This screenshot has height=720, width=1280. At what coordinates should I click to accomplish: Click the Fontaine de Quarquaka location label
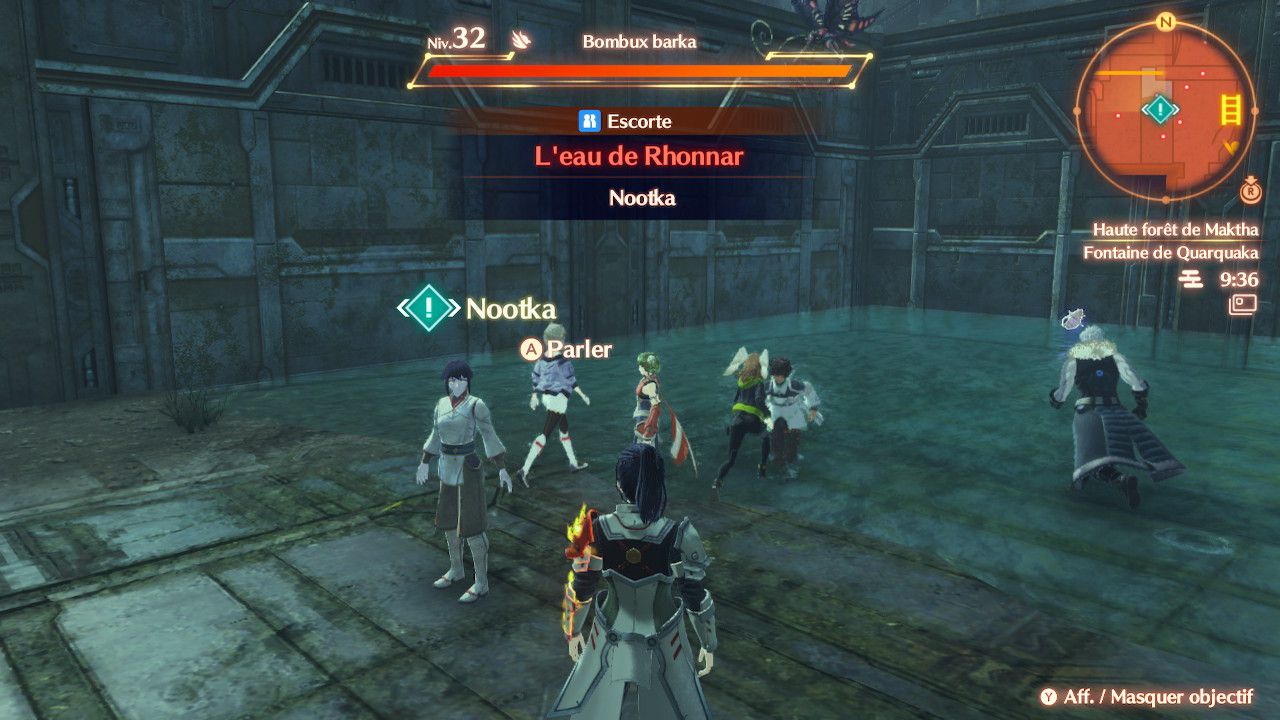(1170, 253)
